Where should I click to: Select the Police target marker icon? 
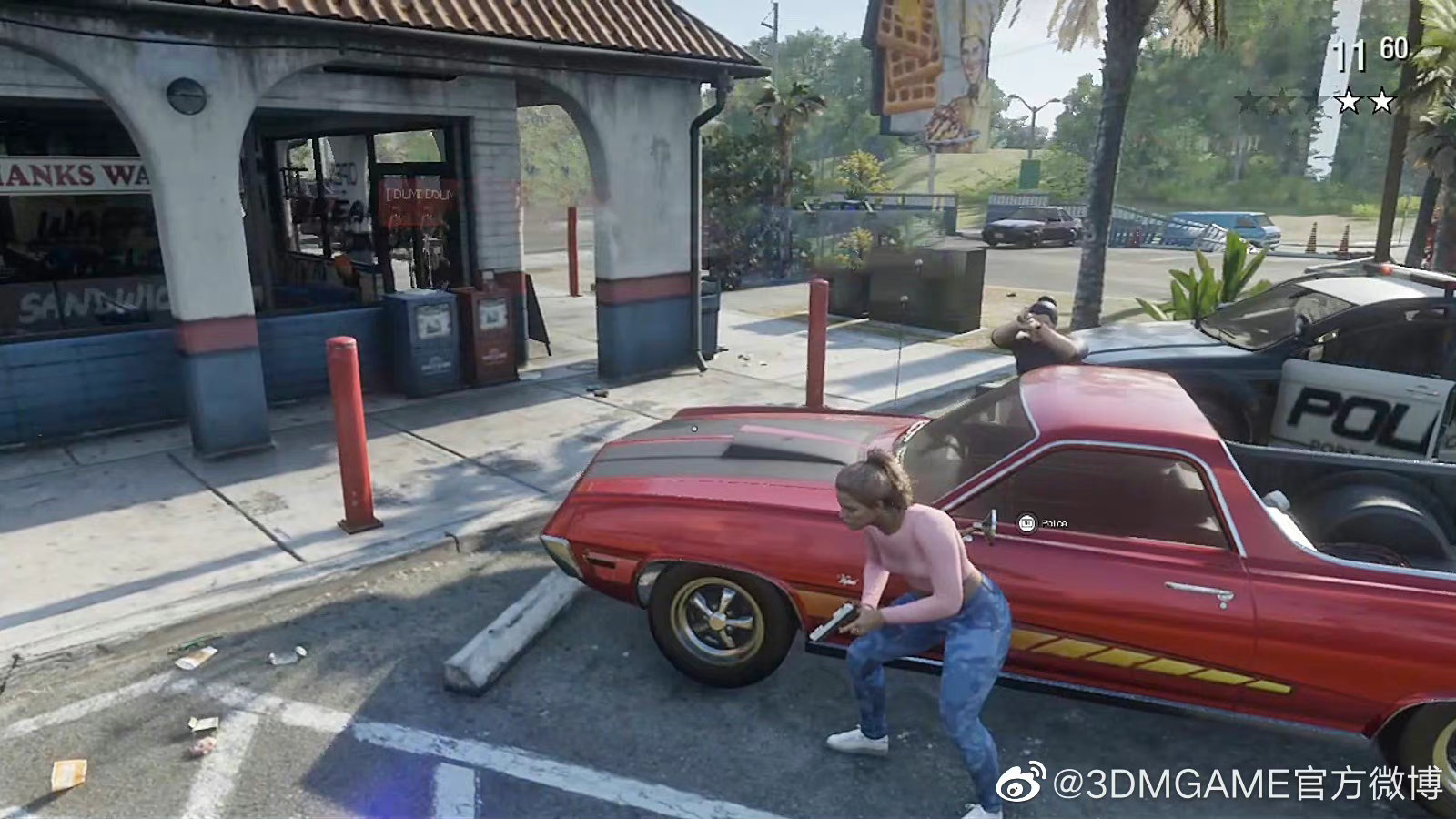point(1026,523)
